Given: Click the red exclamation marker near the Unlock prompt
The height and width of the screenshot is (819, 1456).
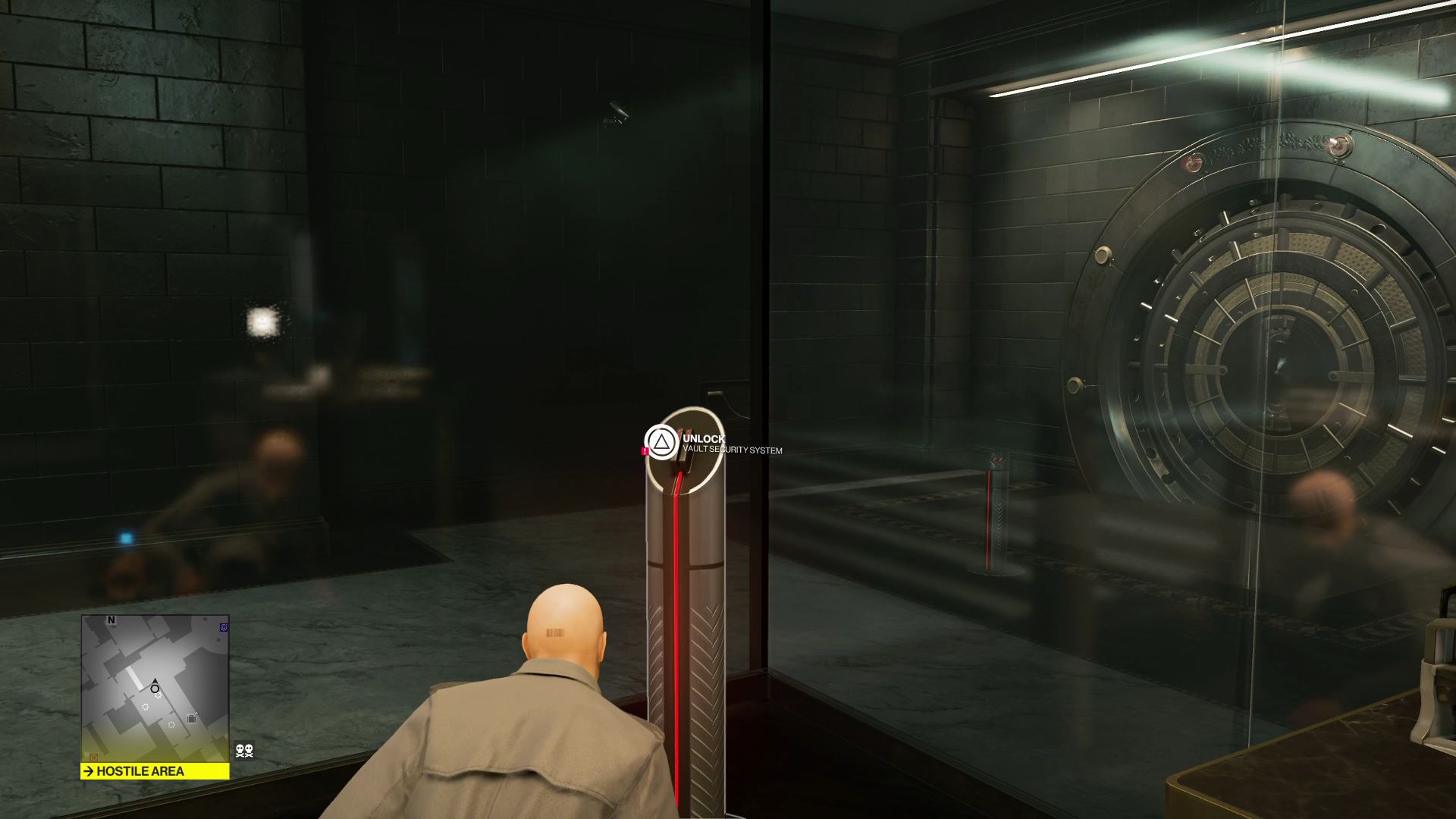Looking at the screenshot, I should point(645,450).
